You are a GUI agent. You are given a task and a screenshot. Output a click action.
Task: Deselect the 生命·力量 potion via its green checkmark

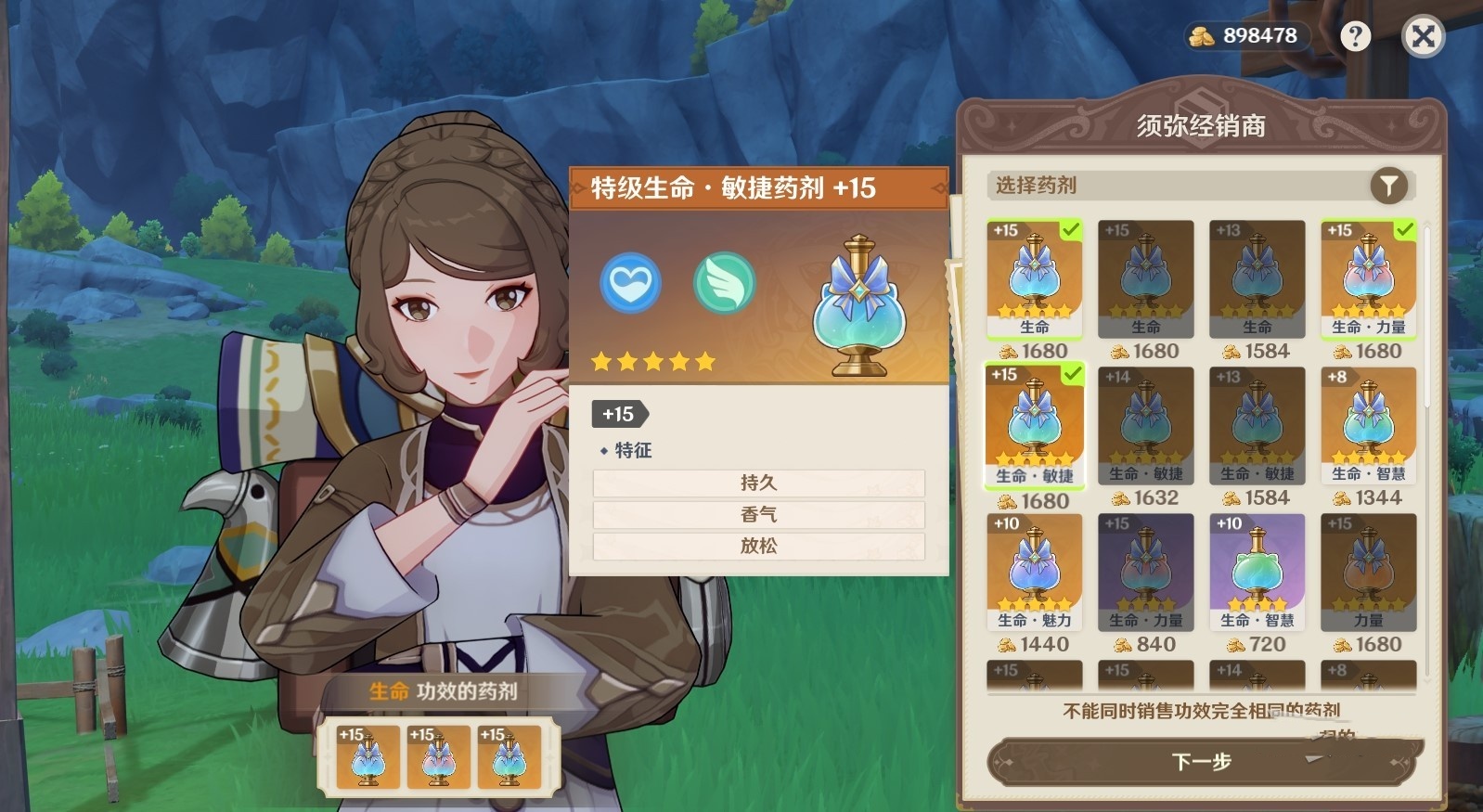[x=1406, y=227]
